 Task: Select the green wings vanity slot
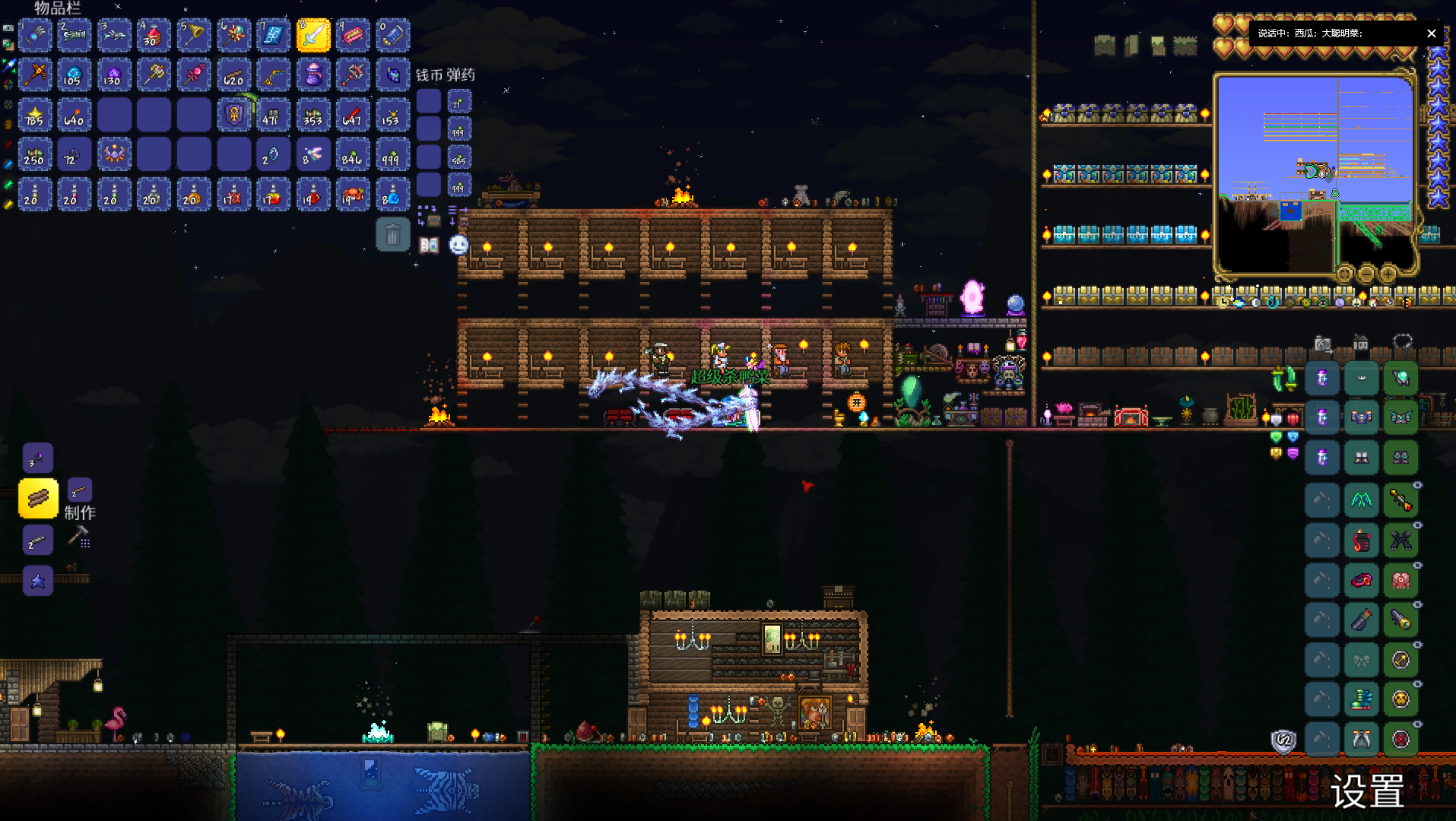1361,499
